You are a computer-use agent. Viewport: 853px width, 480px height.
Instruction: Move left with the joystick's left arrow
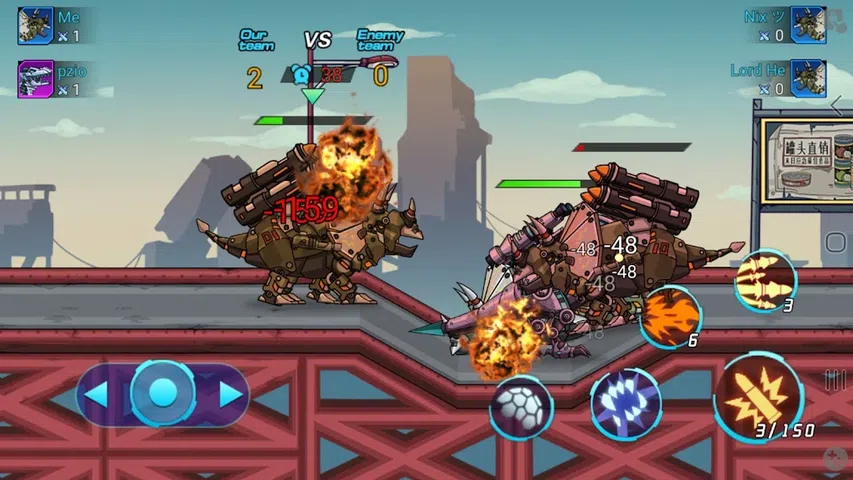(96, 395)
